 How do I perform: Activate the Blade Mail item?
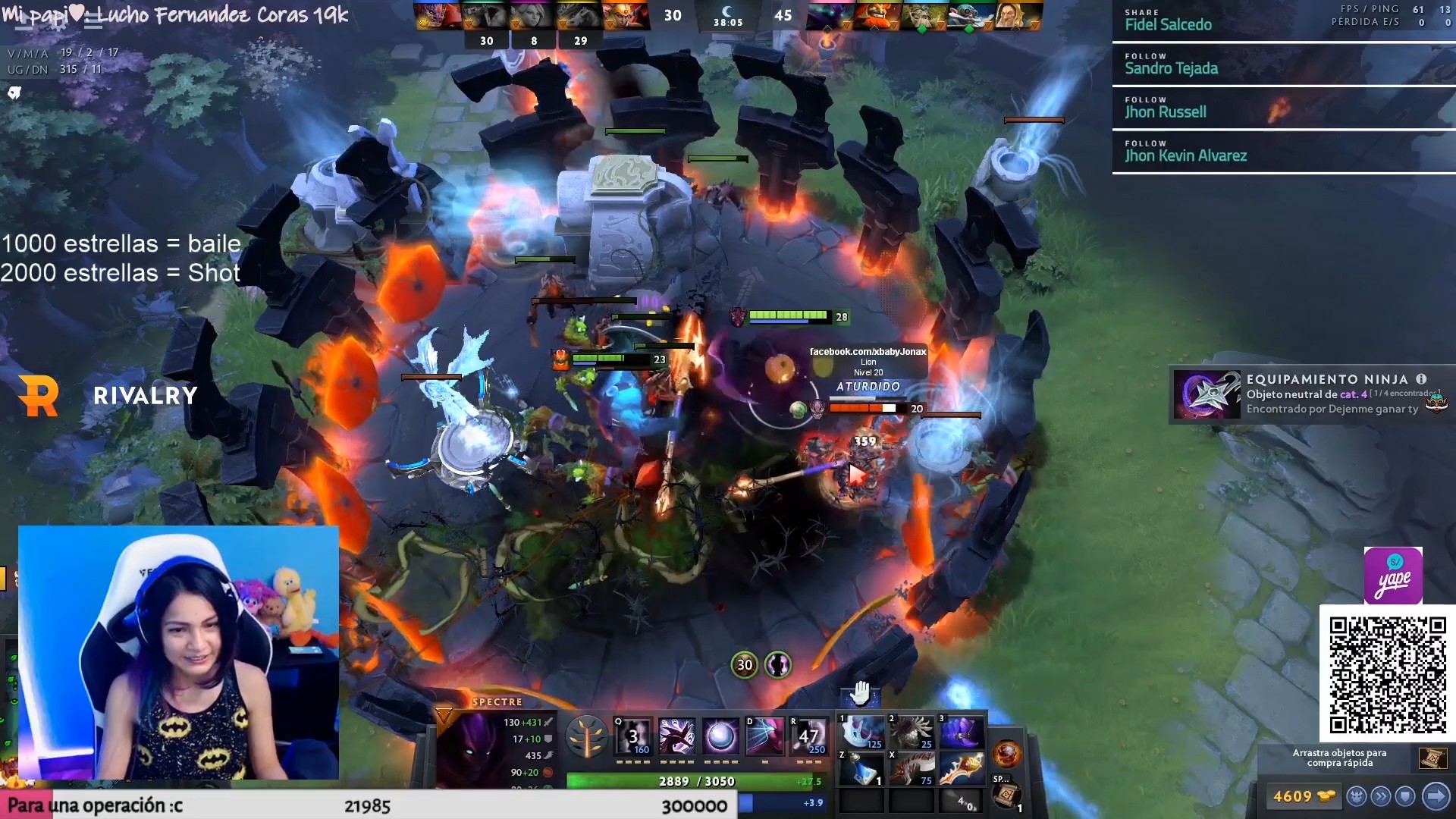(912, 733)
